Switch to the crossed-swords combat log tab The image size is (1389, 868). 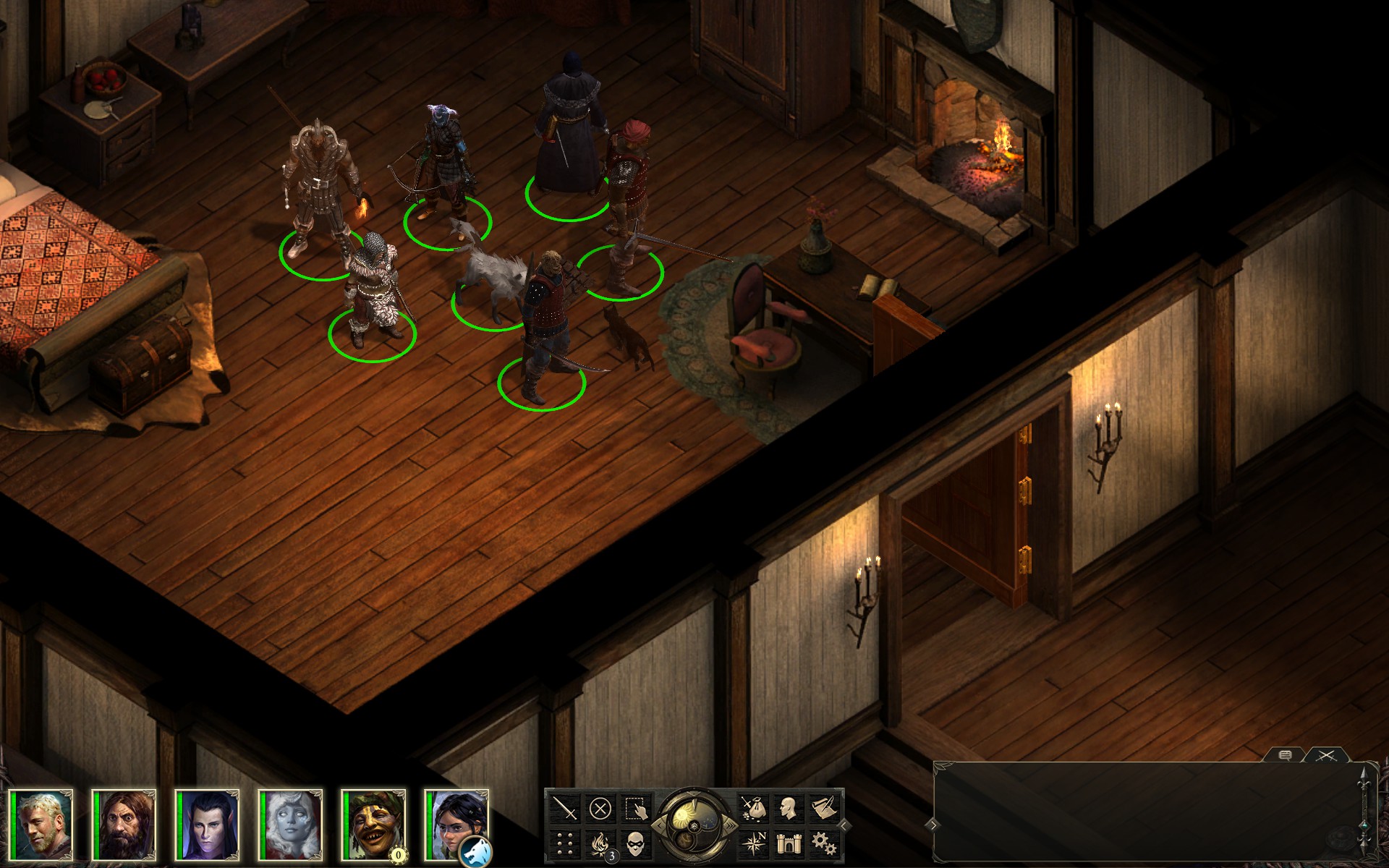(1325, 756)
